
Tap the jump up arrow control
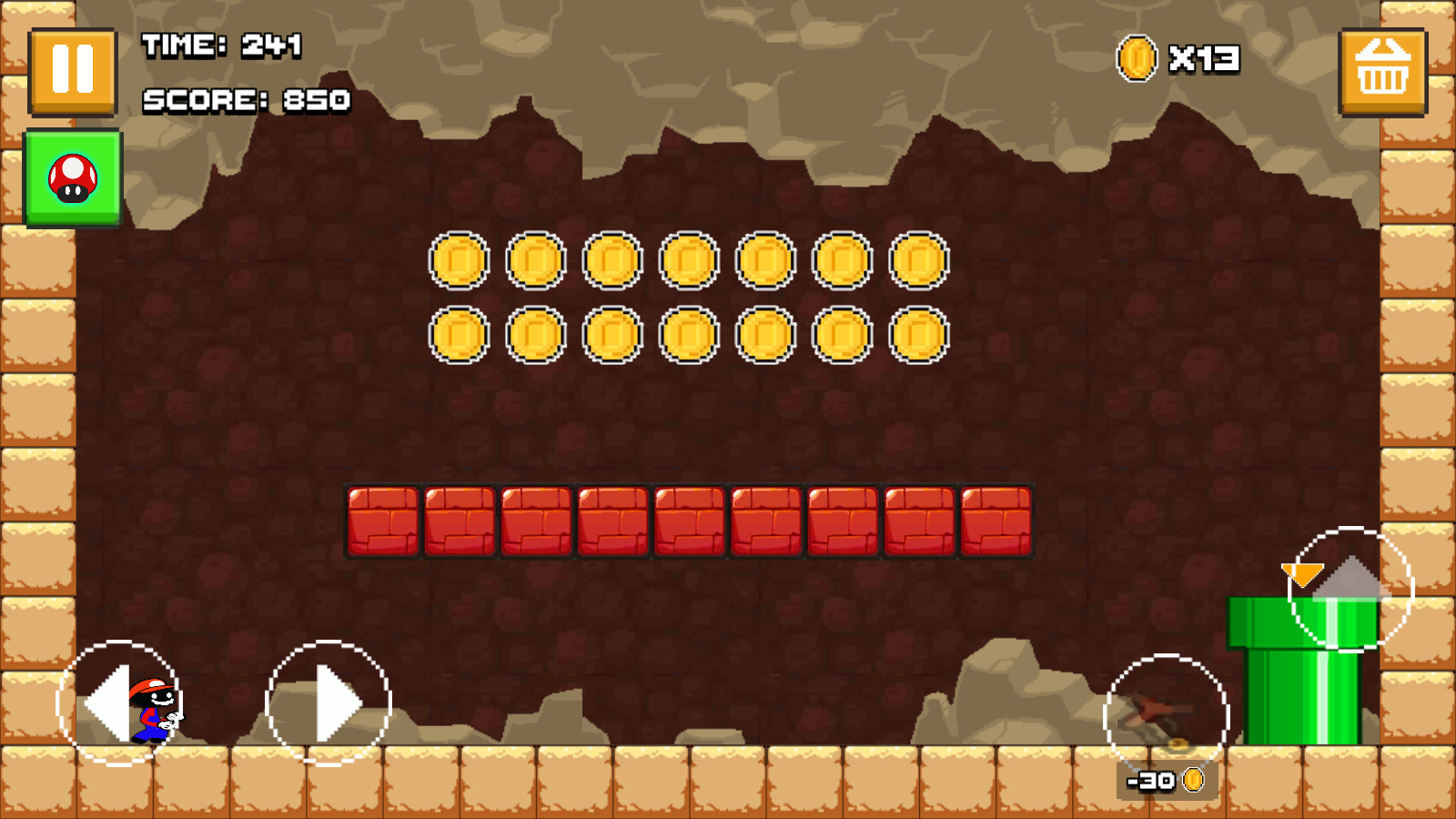(1350, 589)
